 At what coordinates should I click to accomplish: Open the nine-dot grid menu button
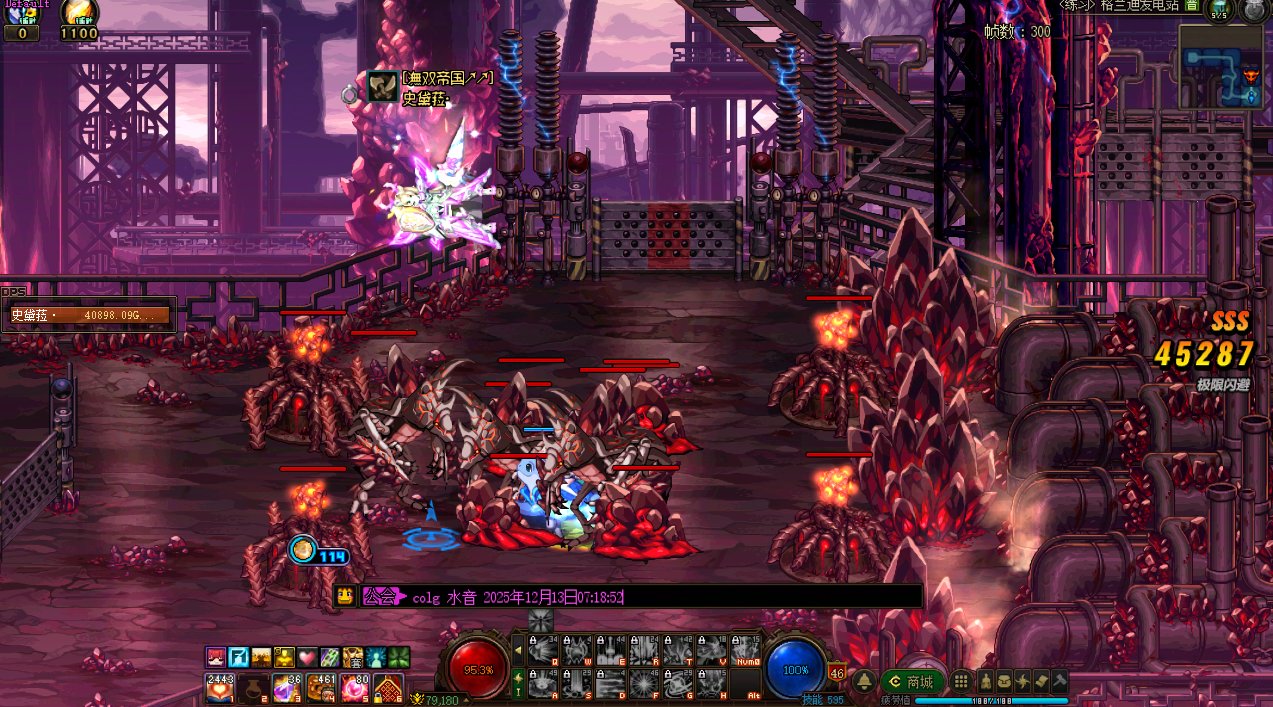pos(961,682)
